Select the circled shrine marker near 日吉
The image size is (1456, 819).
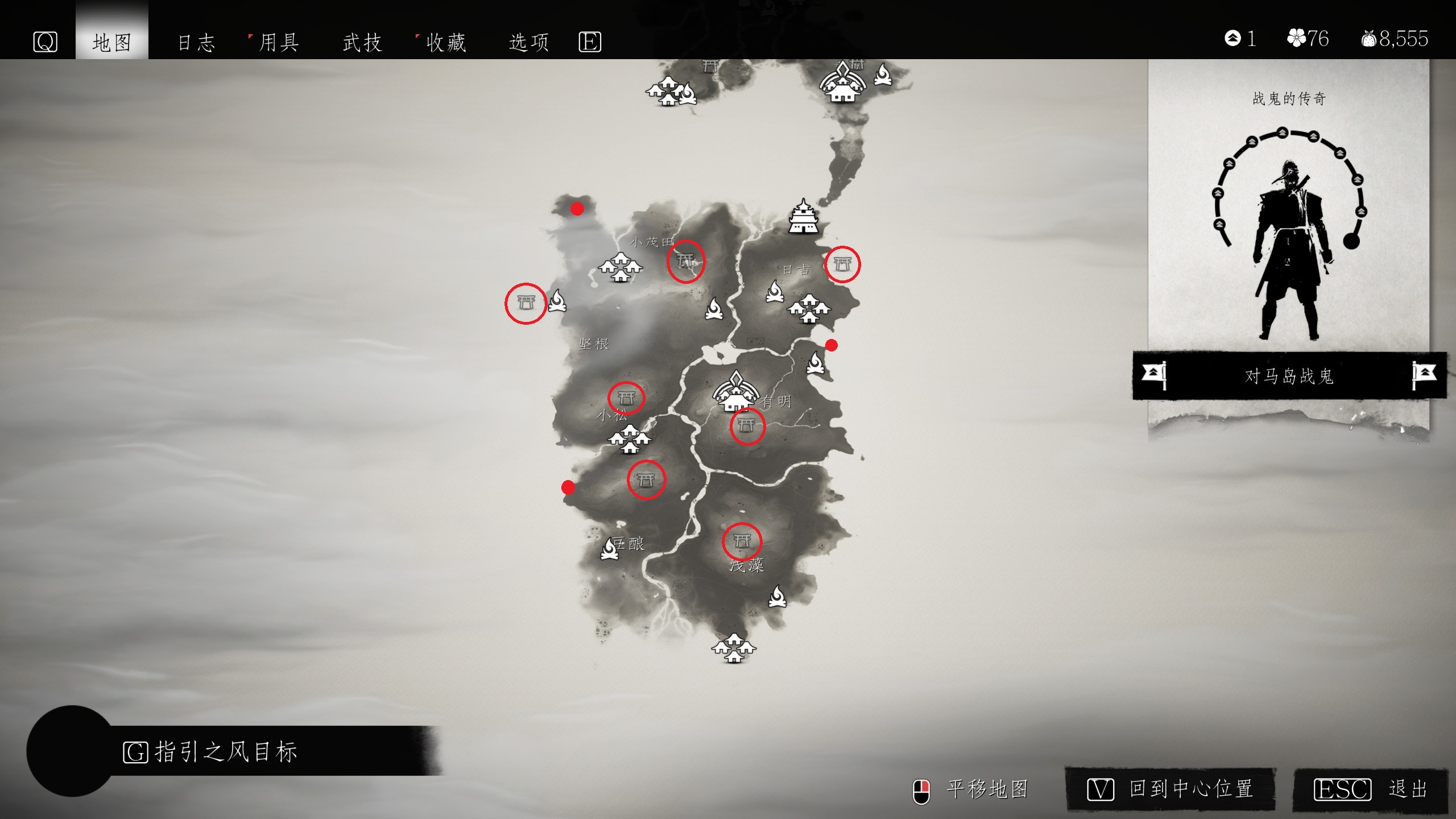pos(842,264)
